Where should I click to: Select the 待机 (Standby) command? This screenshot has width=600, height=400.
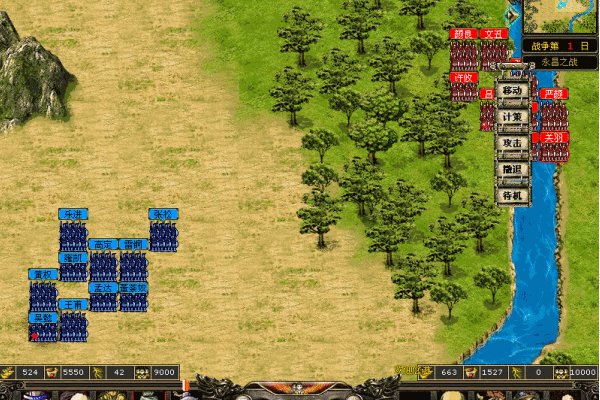[x=512, y=195]
